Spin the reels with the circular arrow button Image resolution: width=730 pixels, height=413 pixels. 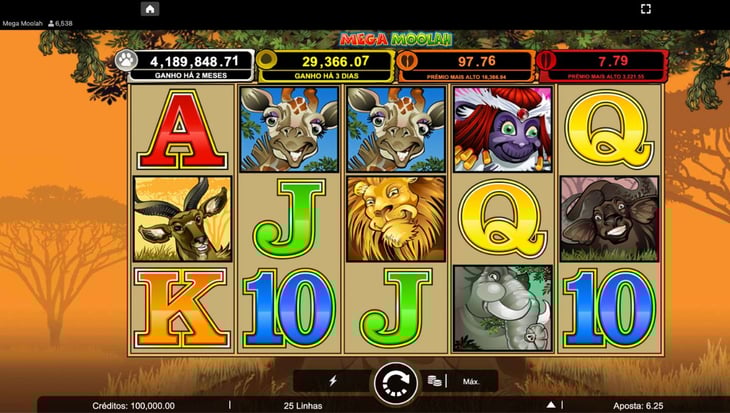pyautogui.click(x=395, y=382)
